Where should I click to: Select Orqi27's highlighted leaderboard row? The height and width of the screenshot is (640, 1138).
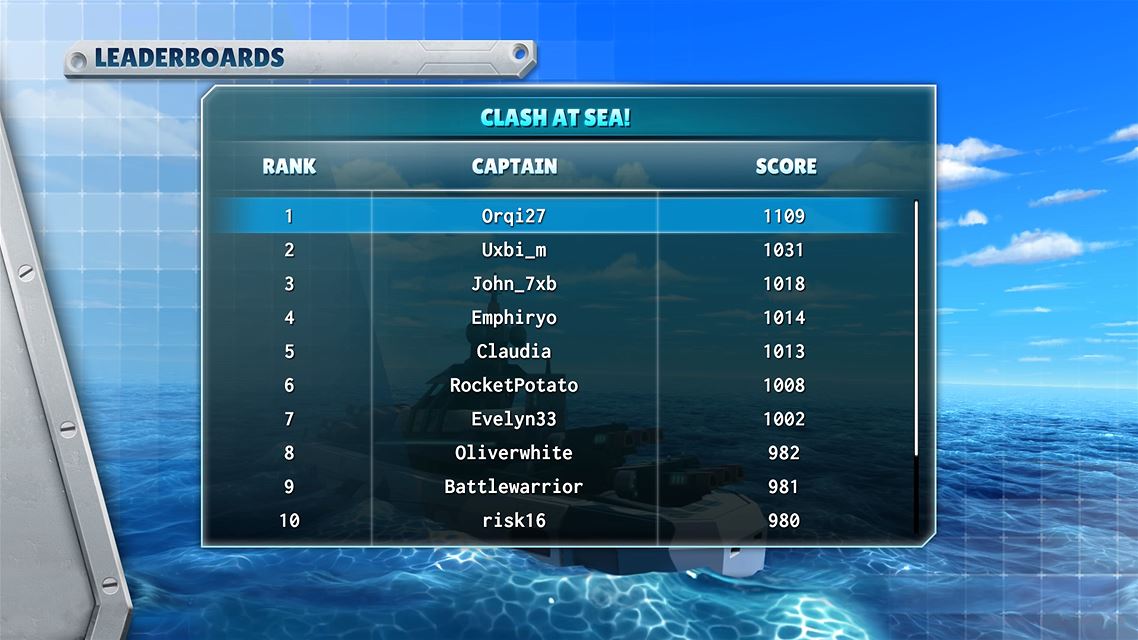[x=514, y=216]
